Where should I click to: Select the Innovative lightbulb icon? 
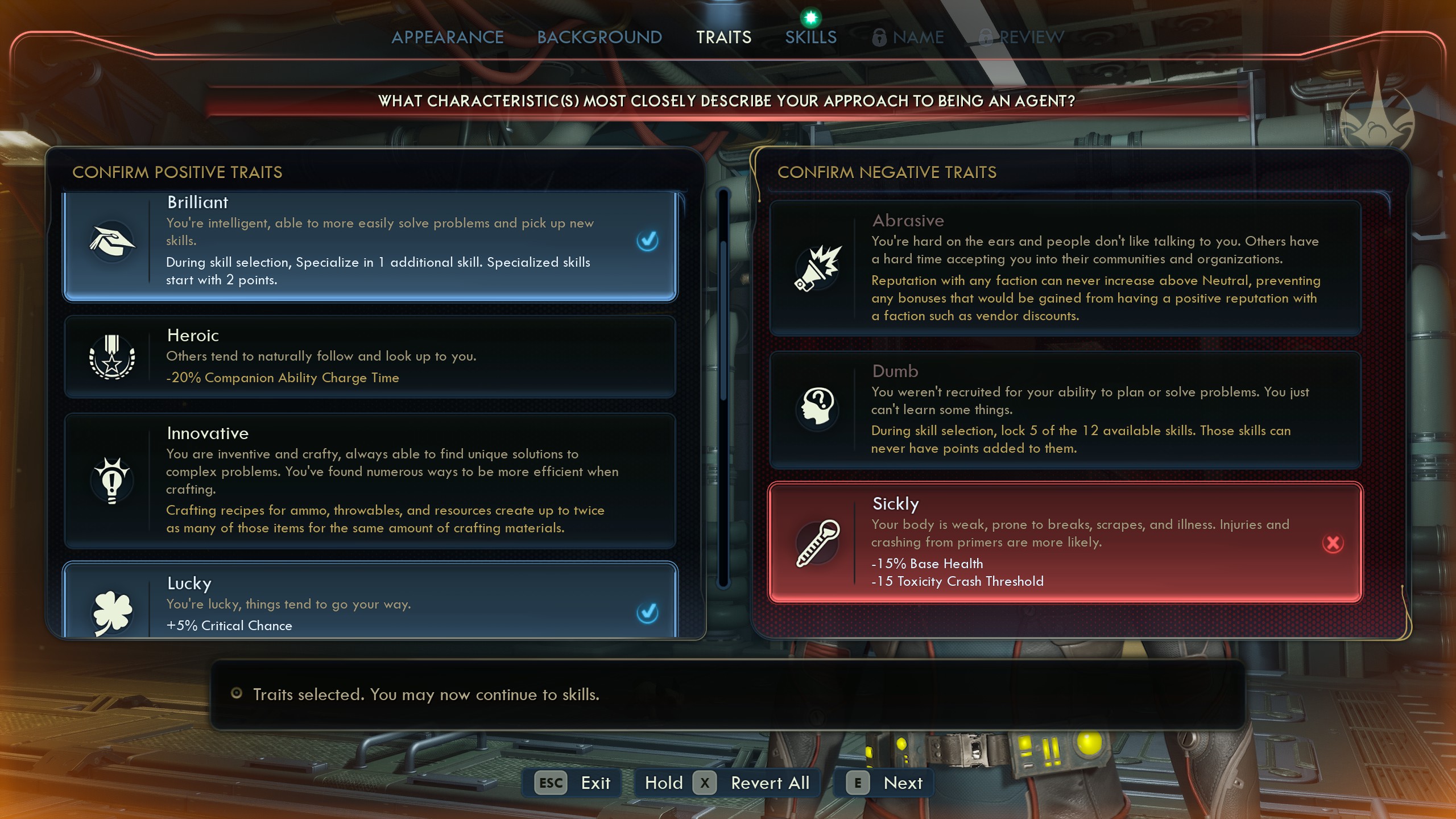pos(112,479)
